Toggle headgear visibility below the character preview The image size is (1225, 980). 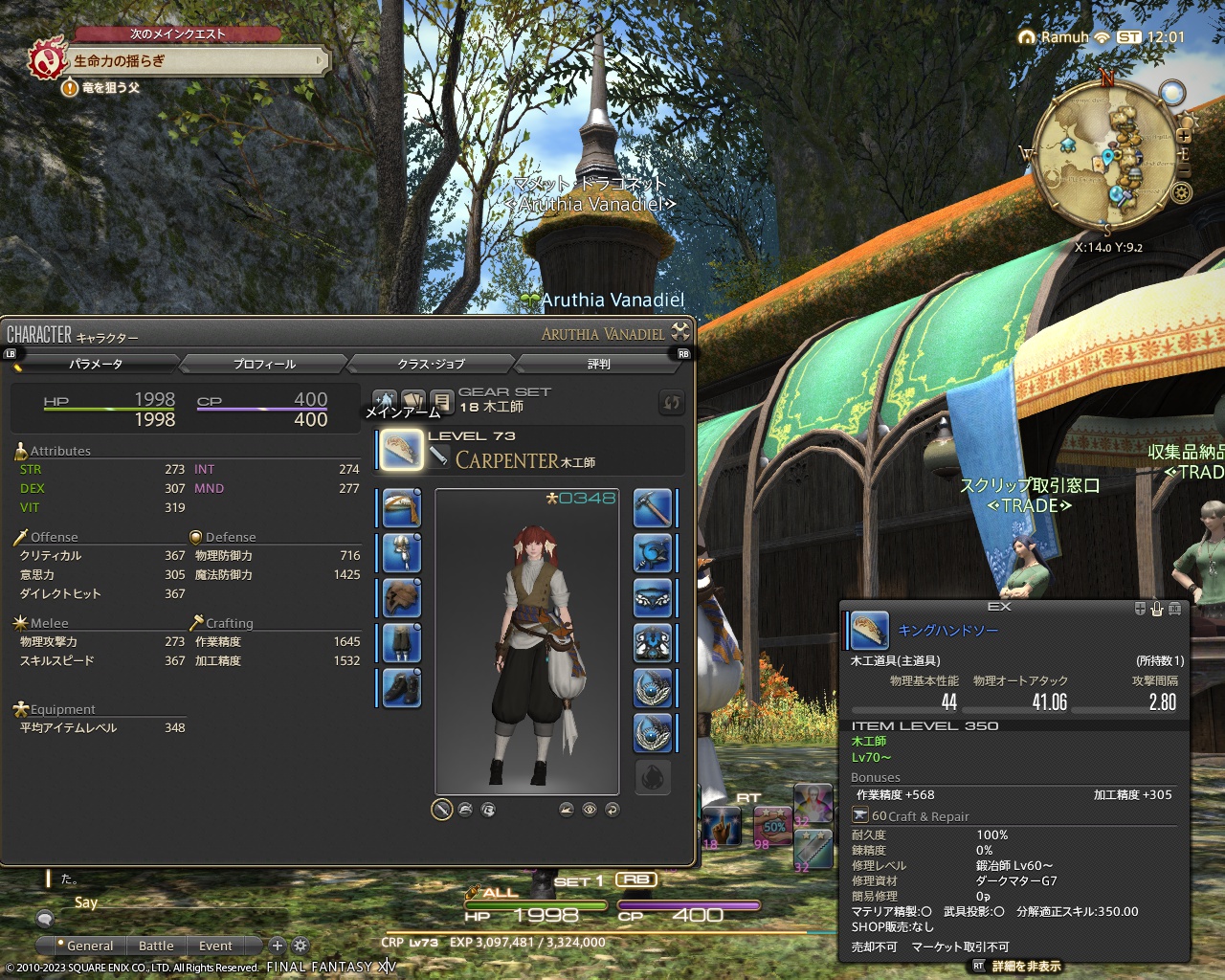click(466, 810)
